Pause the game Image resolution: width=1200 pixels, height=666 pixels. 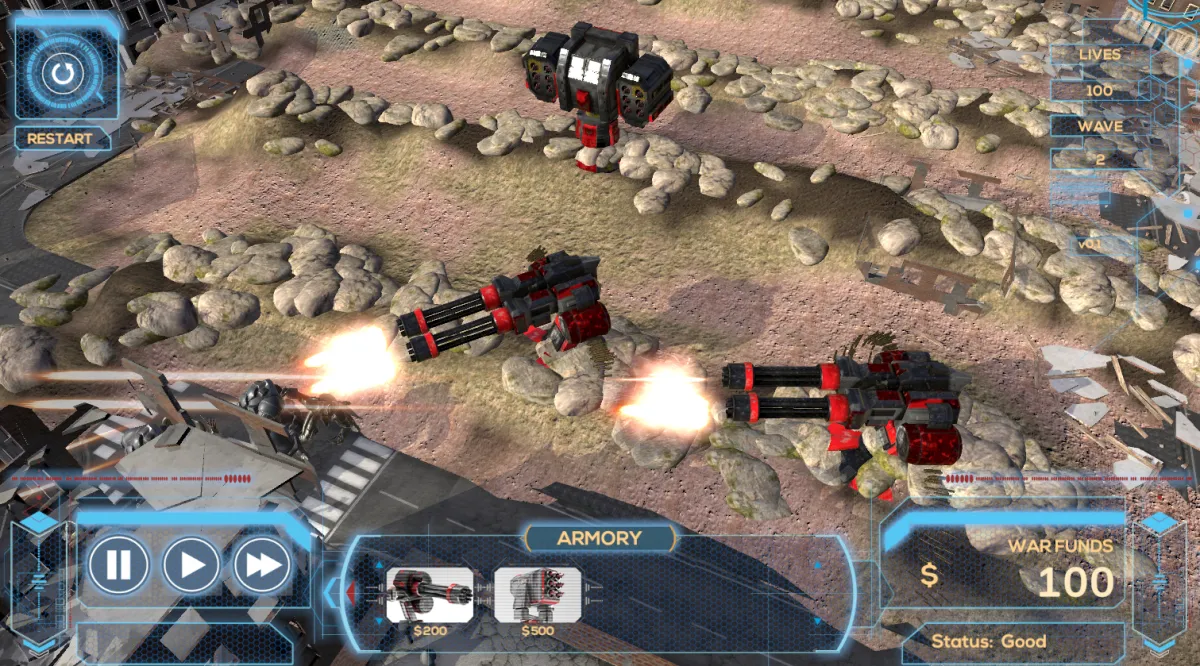coord(119,566)
